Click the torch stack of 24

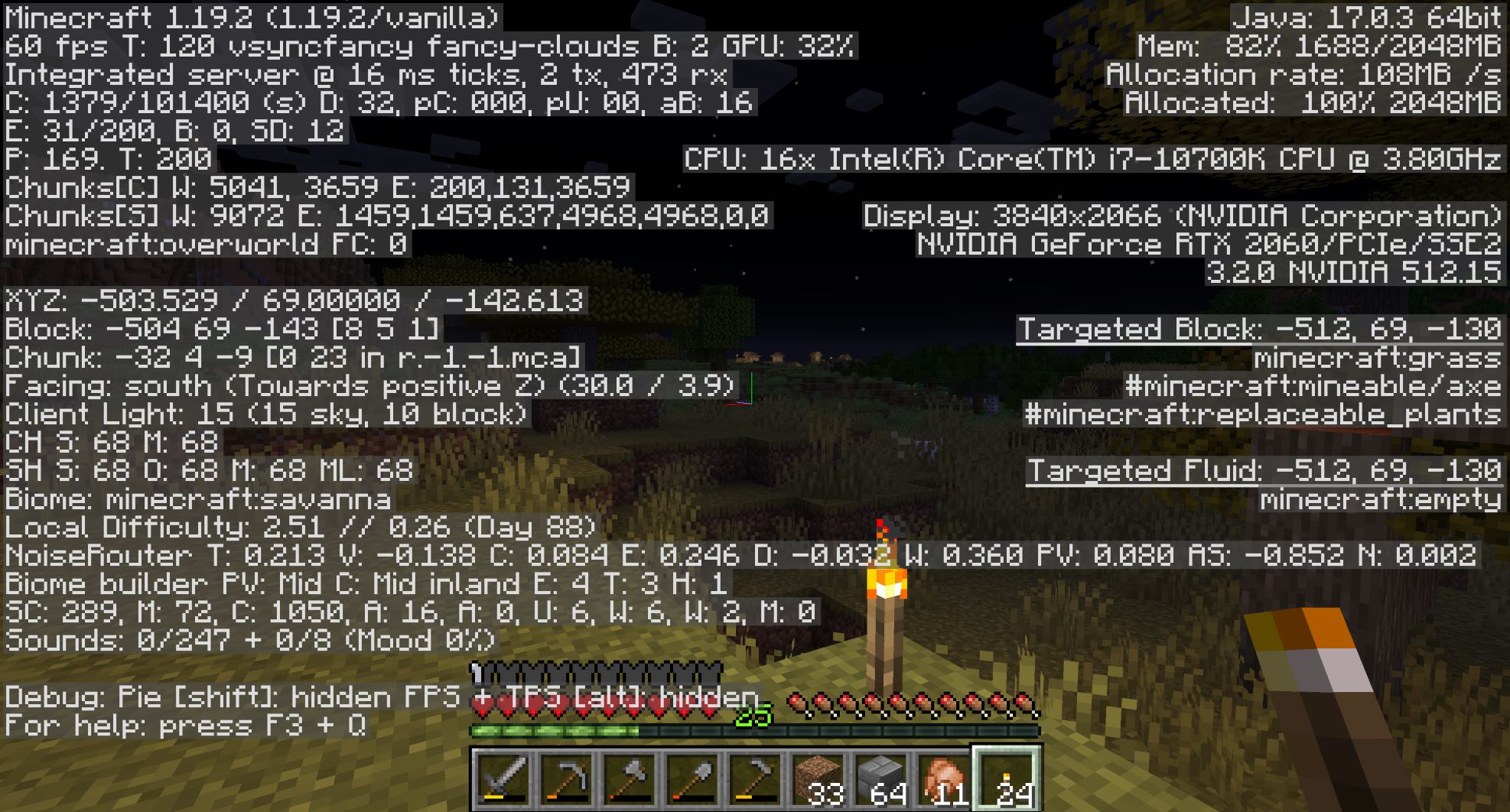point(1005,780)
